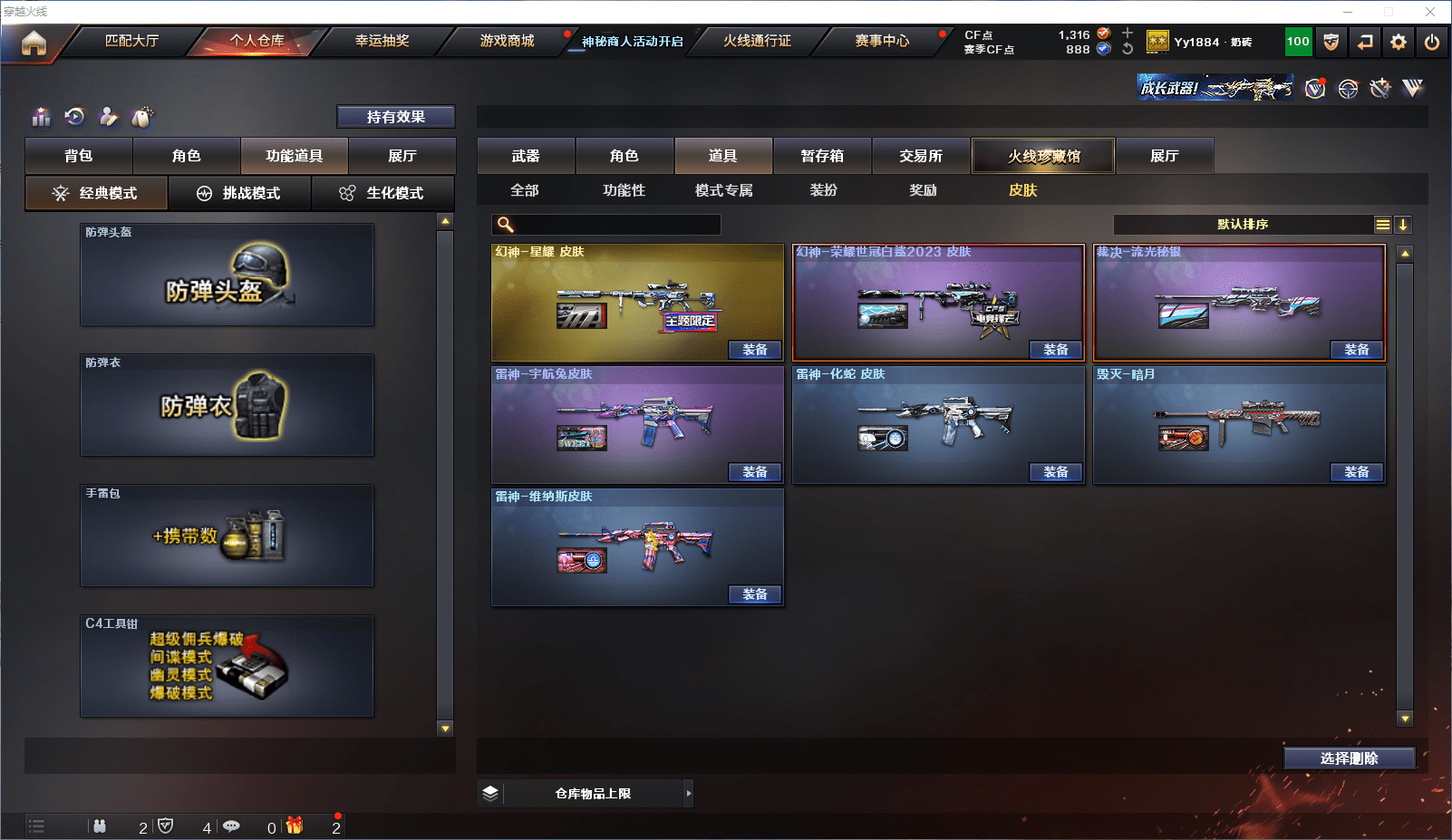Open 赛事中心 from the top menu
This screenshot has height=840, width=1452.
882,41
